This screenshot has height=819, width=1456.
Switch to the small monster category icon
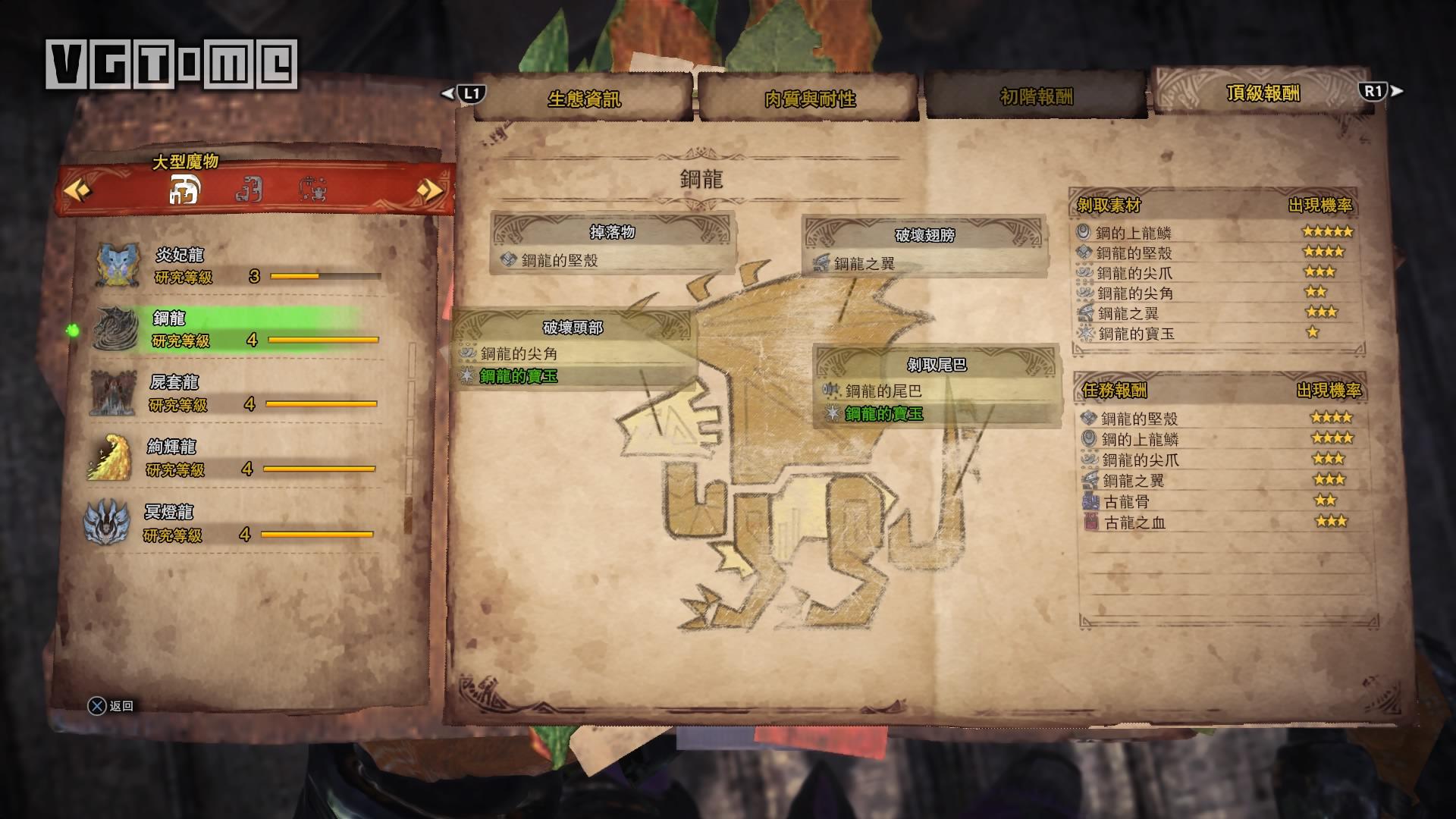(249, 189)
